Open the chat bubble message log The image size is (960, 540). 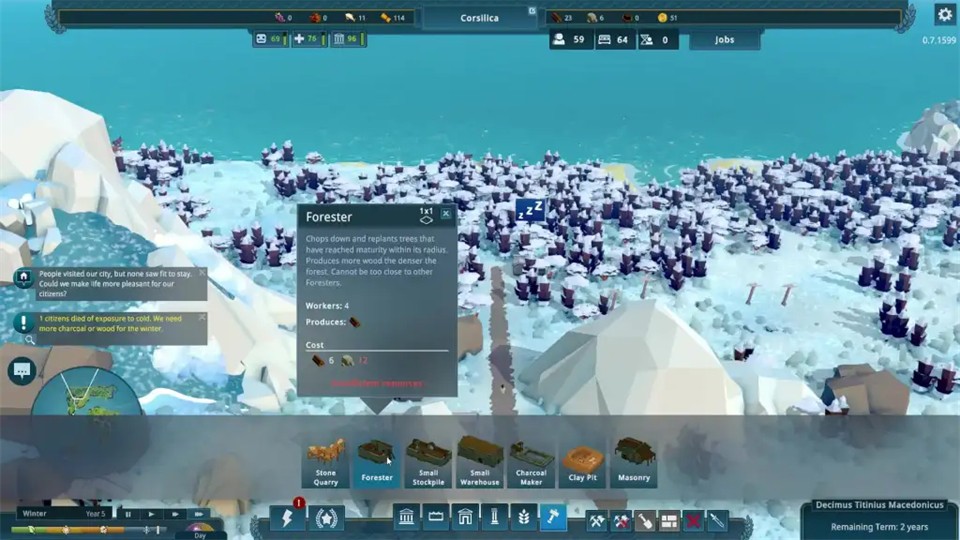point(20,371)
